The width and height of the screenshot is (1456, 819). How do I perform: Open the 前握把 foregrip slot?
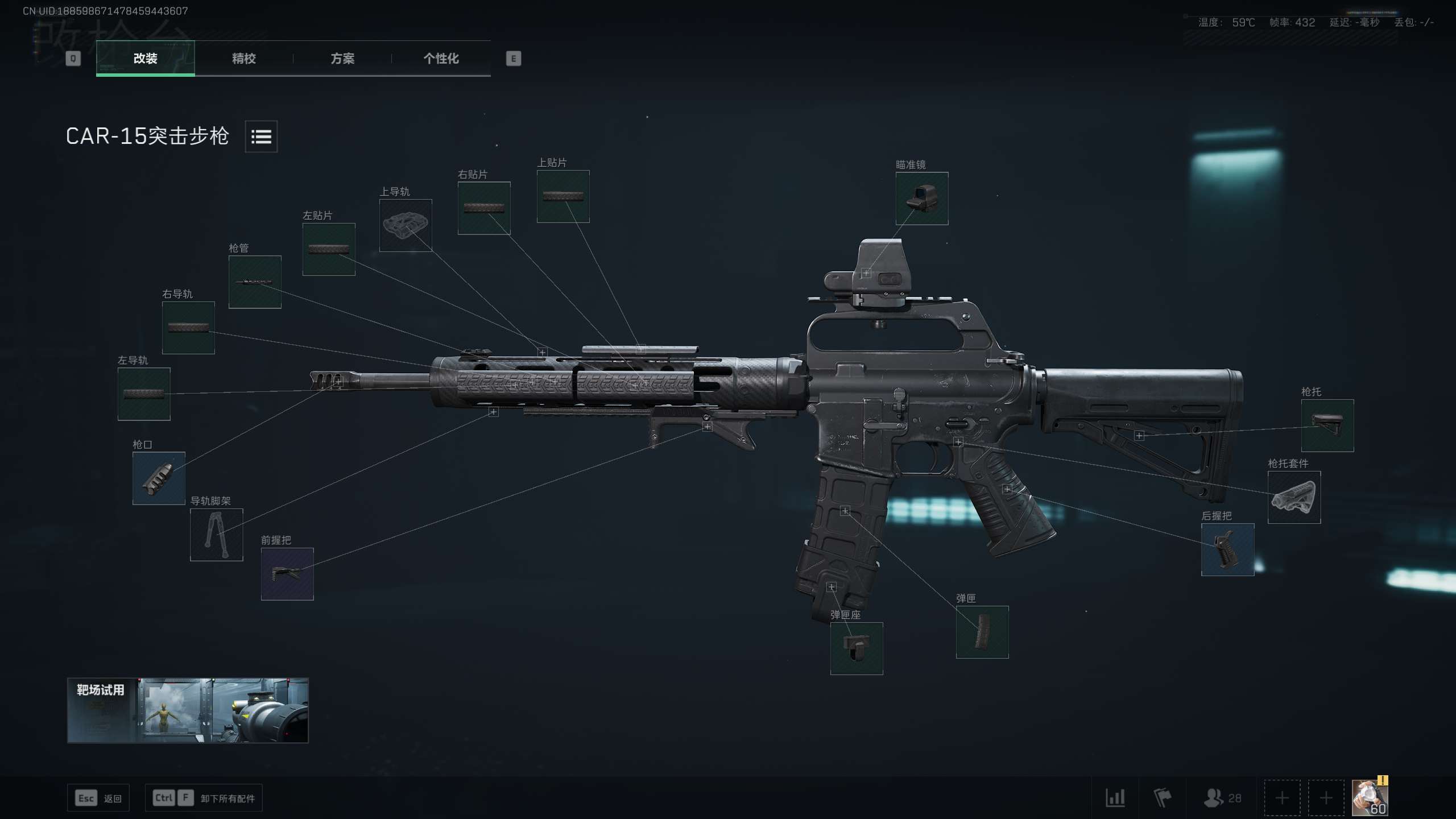click(x=287, y=574)
